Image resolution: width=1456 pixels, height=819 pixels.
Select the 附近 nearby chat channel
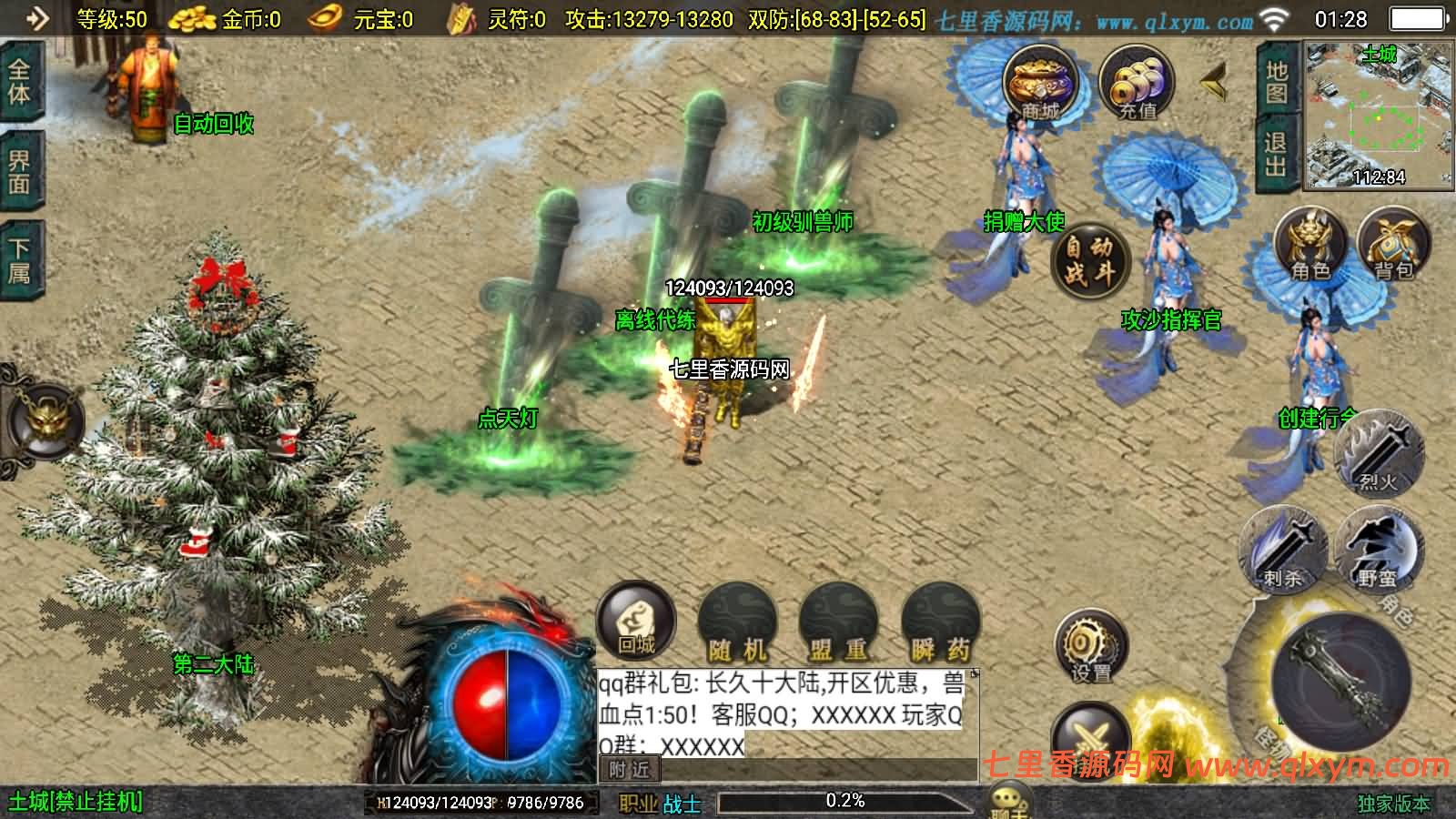click(630, 770)
